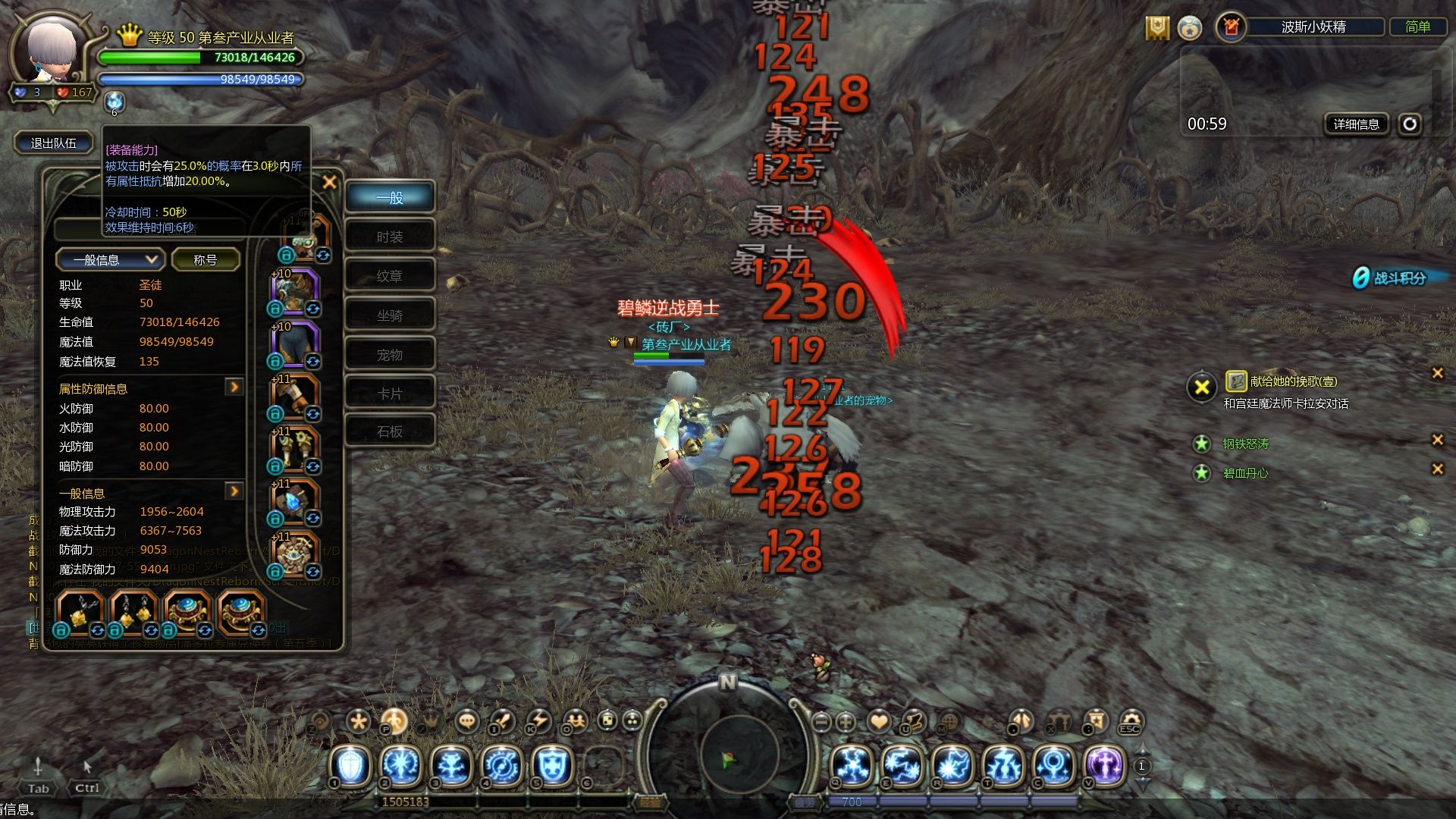Click the 称号 title button
Image resolution: width=1456 pixels, height=819 pixels.
click(206, 260)
